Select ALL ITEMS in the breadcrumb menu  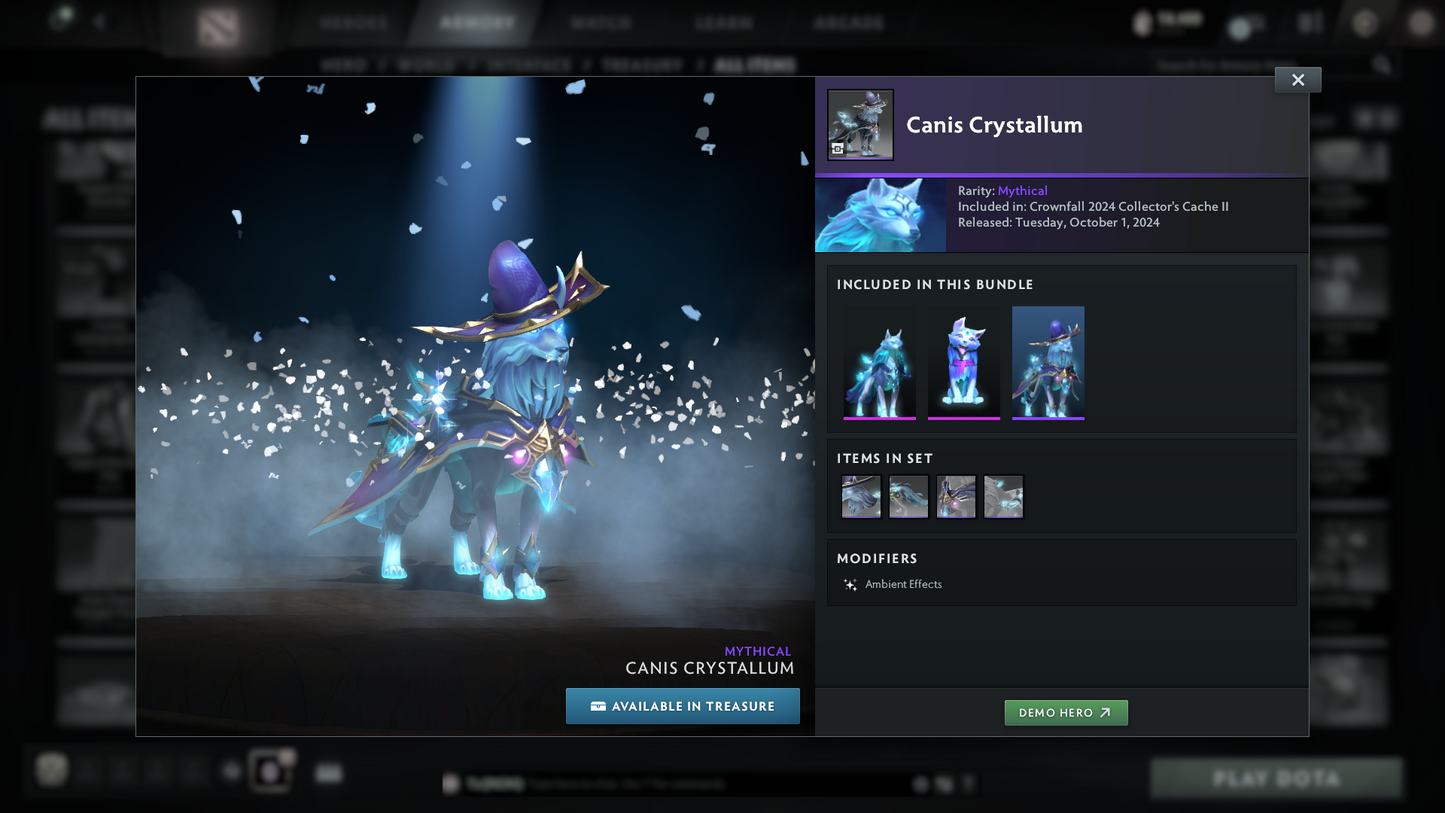pyautogui.click(x=756, y=63)
